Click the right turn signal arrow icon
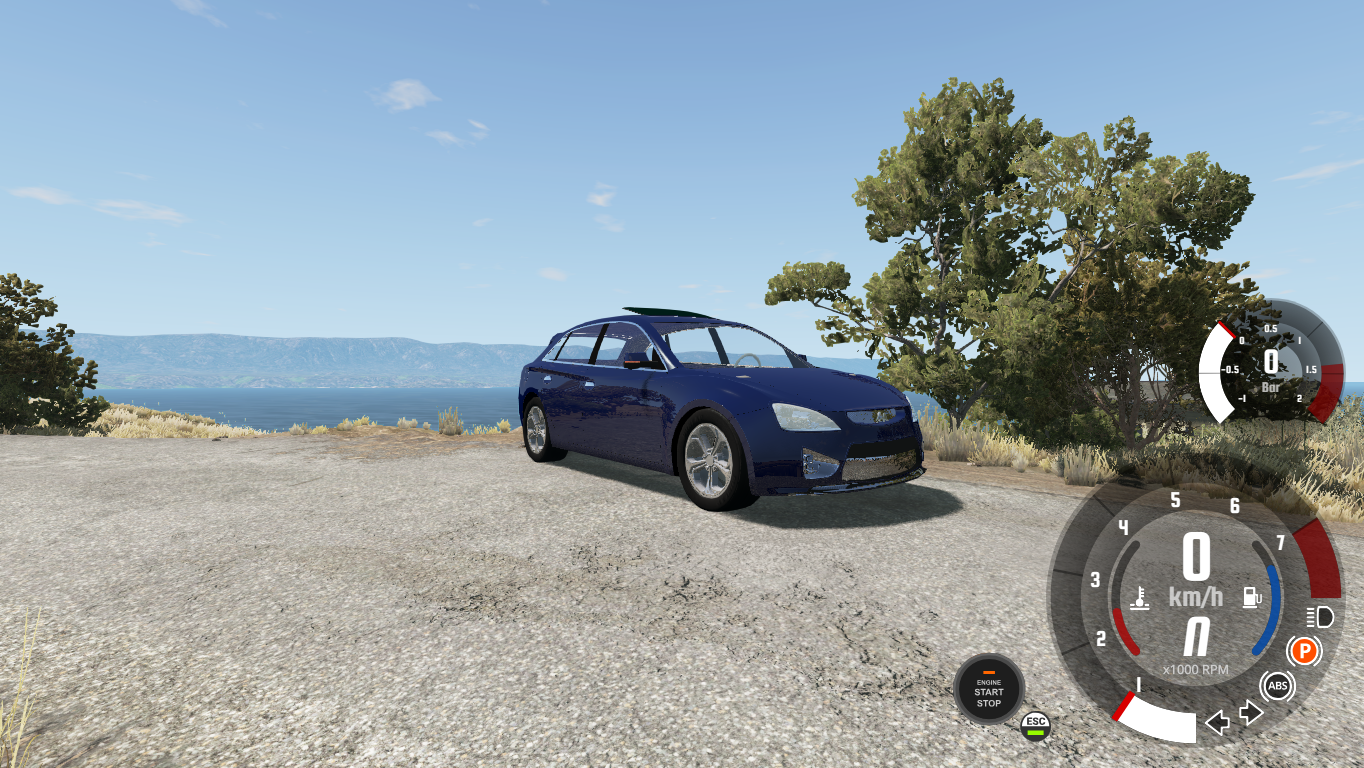The width and height of the screenshot is (1364, 768). point(1249,712)
